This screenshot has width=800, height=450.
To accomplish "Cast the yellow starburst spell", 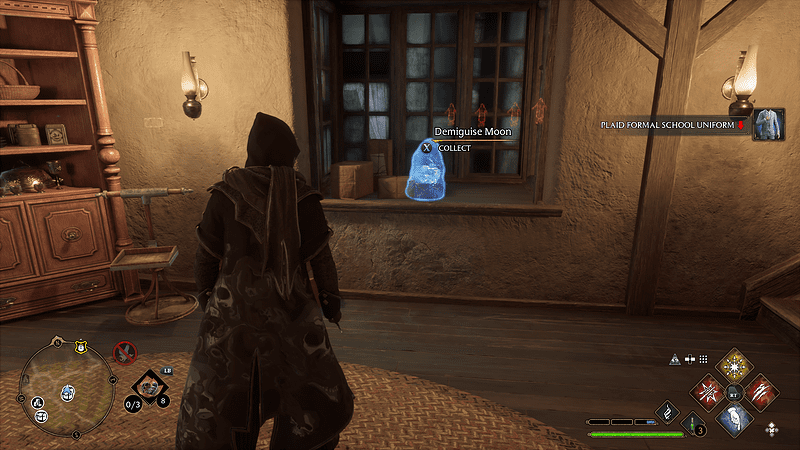I will [736, 365].
